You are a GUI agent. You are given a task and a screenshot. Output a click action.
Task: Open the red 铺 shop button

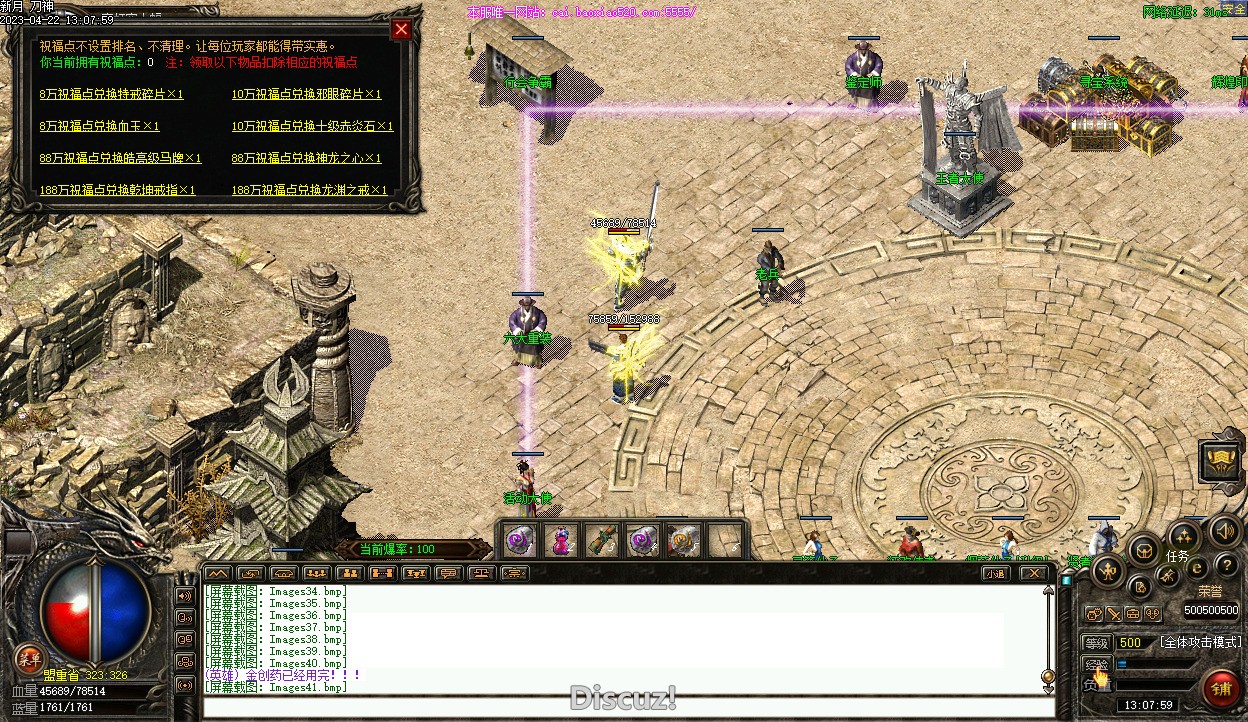1222,688
